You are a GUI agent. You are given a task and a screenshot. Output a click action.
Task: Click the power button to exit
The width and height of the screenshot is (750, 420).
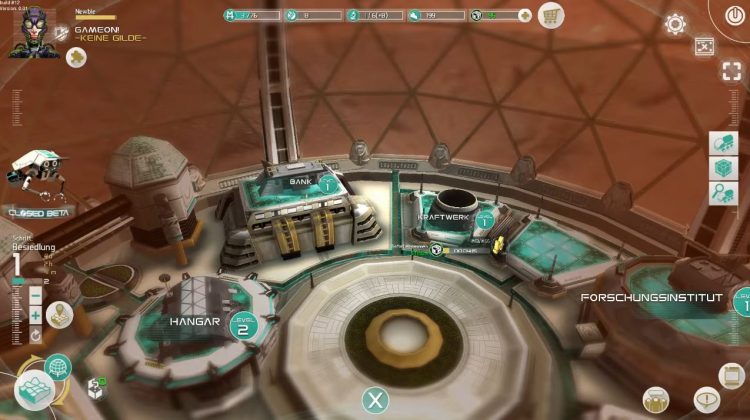[733, 13]
